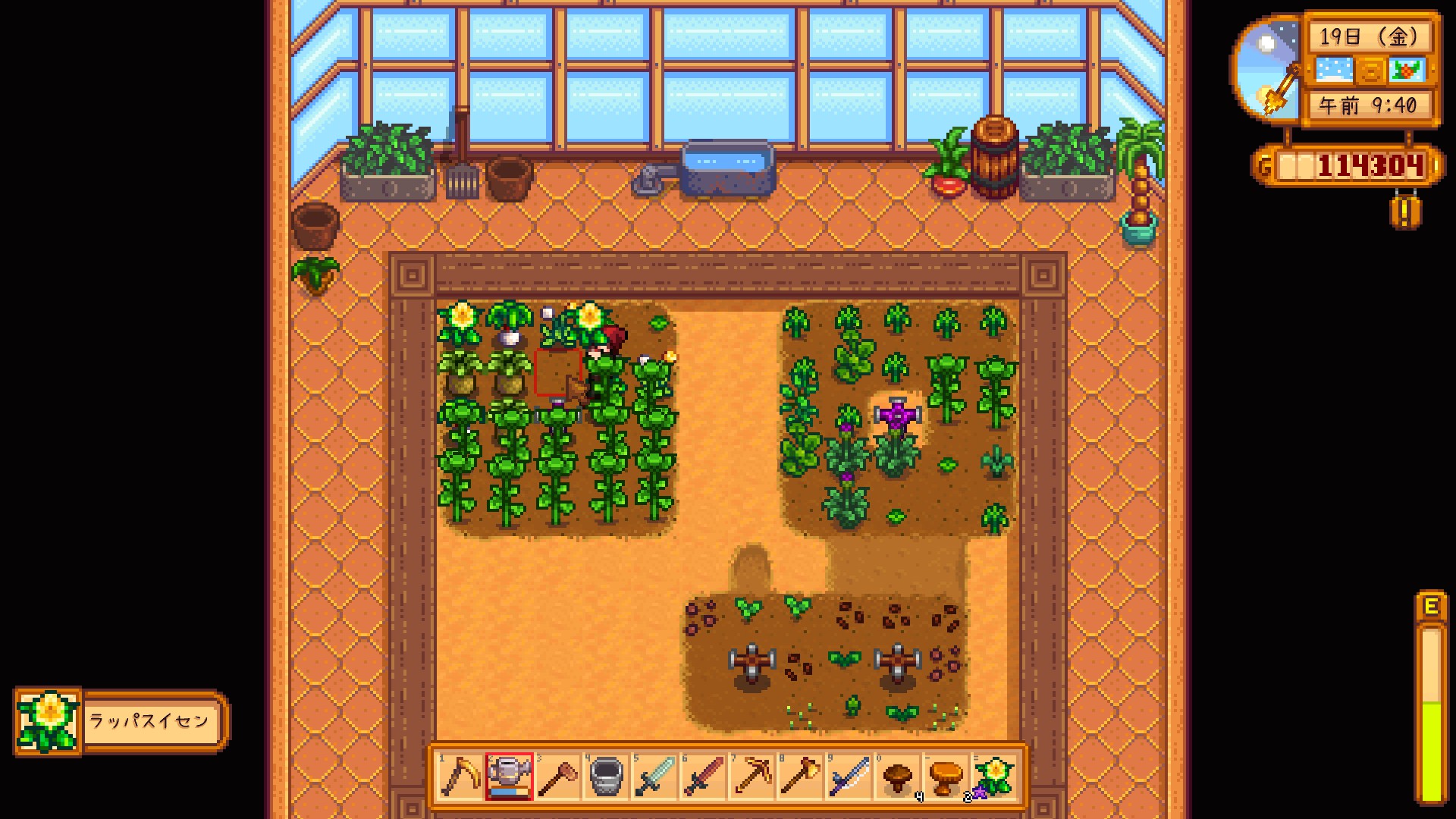Equip the dark red sword
Viewport: 1456px width, 819px height.
703,777
